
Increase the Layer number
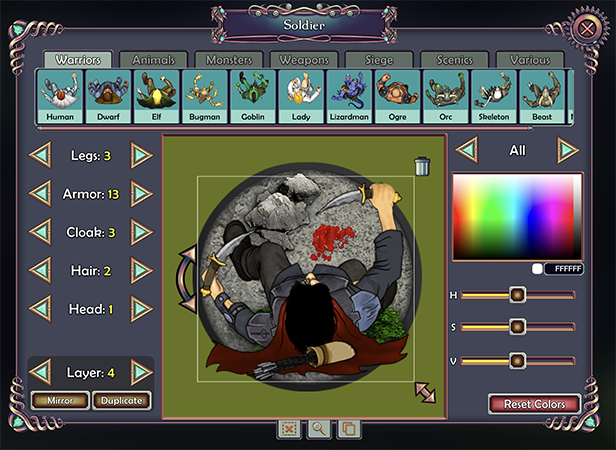[142, 372]
